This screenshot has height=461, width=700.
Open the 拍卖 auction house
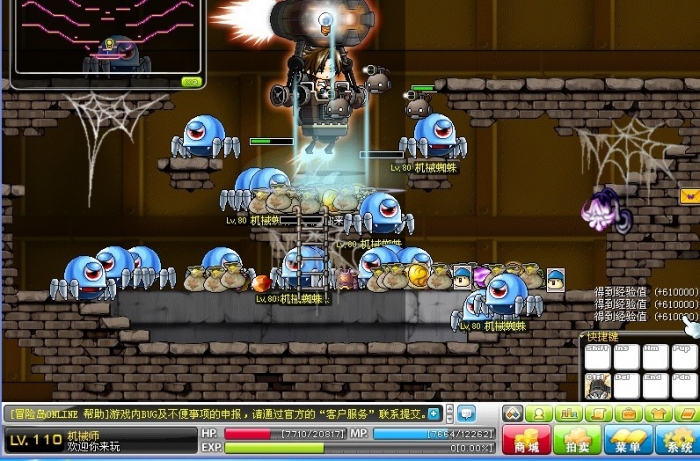[x=577, y=440]
